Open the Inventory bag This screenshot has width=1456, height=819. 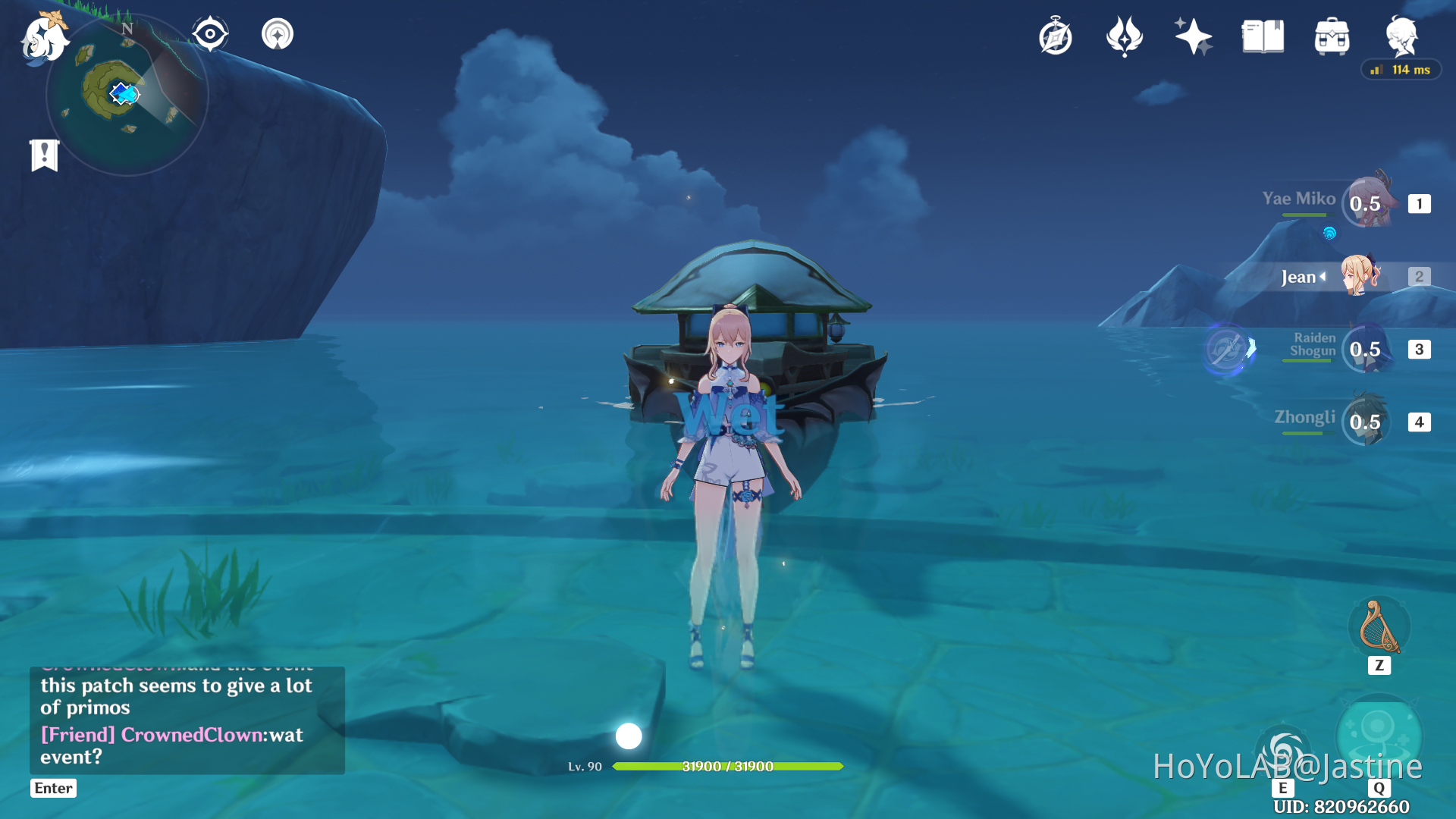click(x=1330, y=35)
